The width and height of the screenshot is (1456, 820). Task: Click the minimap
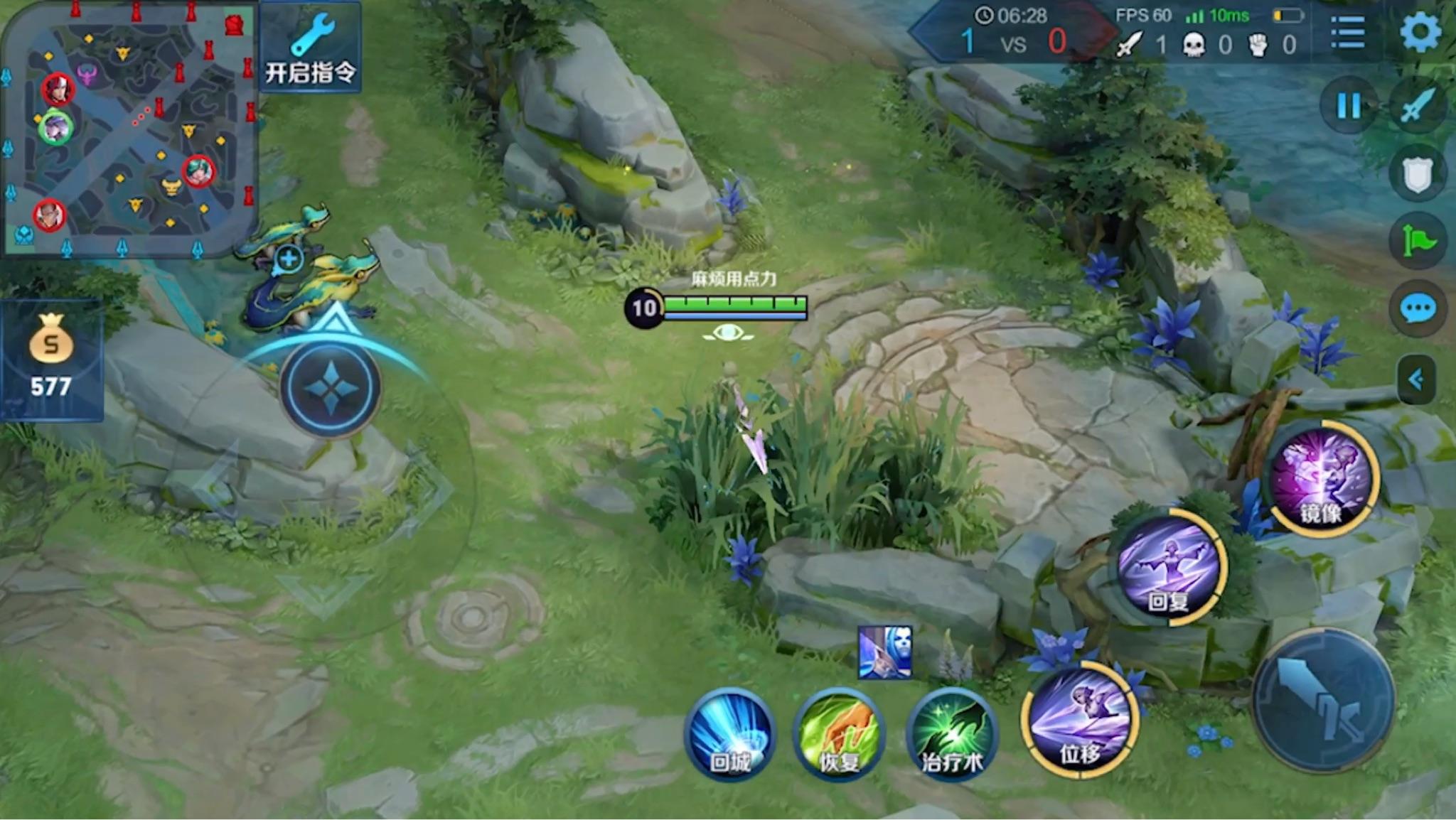129,128
